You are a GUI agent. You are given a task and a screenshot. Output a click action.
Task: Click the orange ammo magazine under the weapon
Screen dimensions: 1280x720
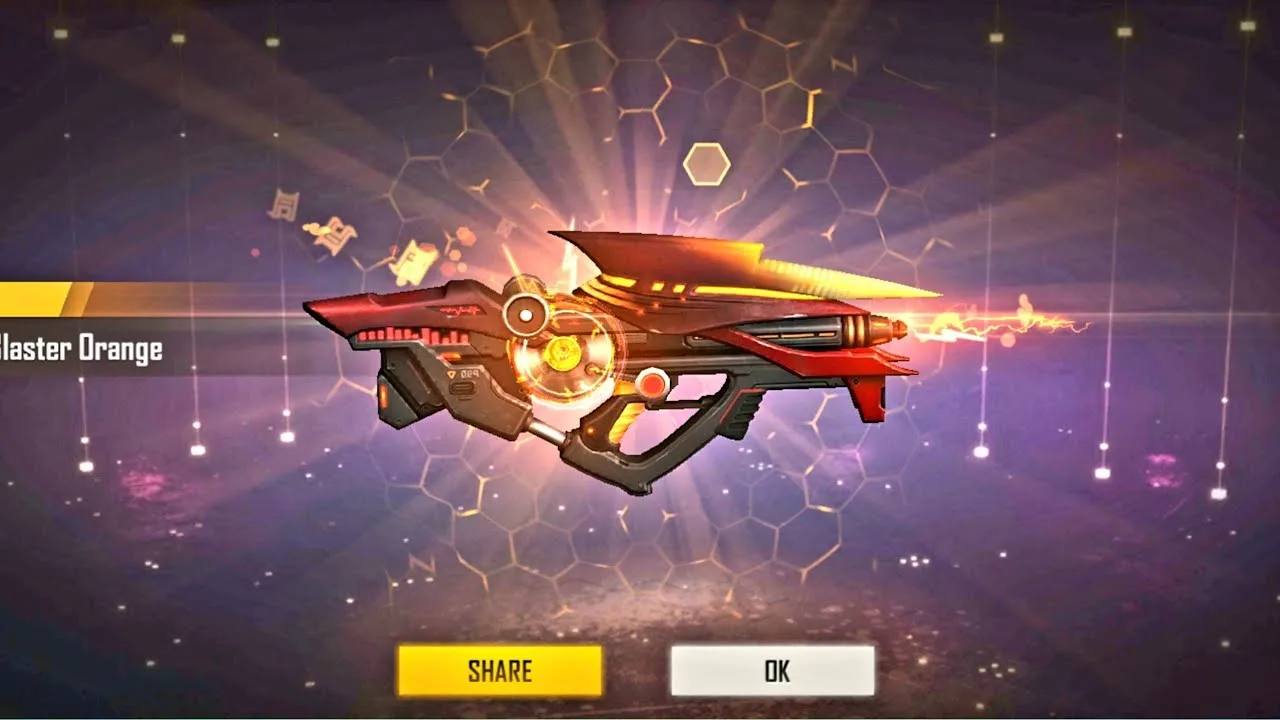(x=388, y=398)
